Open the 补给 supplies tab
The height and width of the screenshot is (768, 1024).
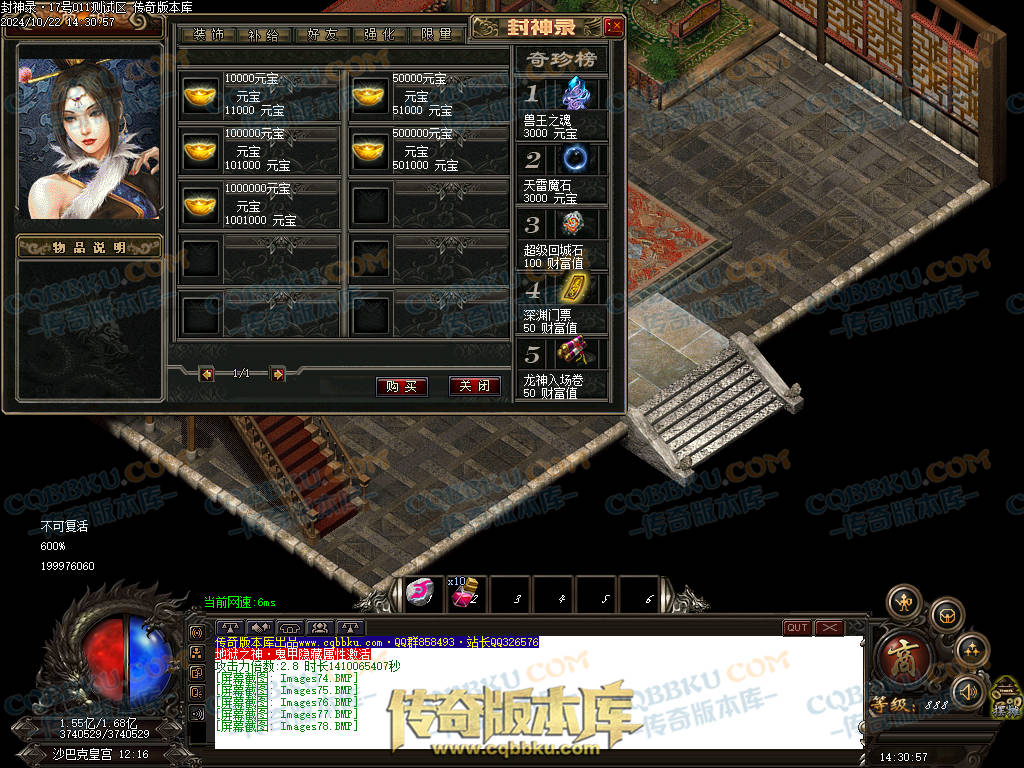(x=265, y=34)
